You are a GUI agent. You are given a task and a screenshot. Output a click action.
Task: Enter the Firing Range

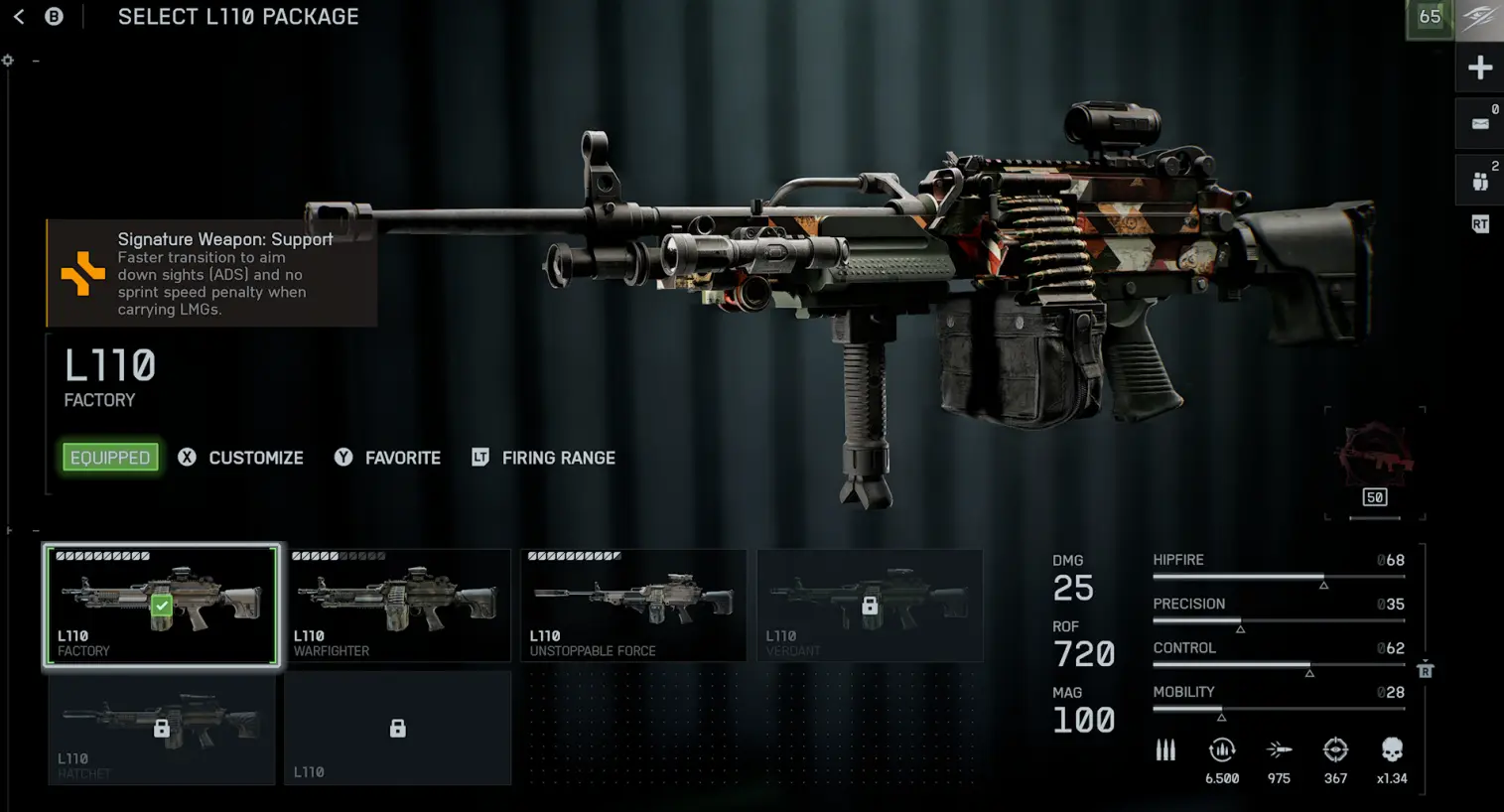544,458
